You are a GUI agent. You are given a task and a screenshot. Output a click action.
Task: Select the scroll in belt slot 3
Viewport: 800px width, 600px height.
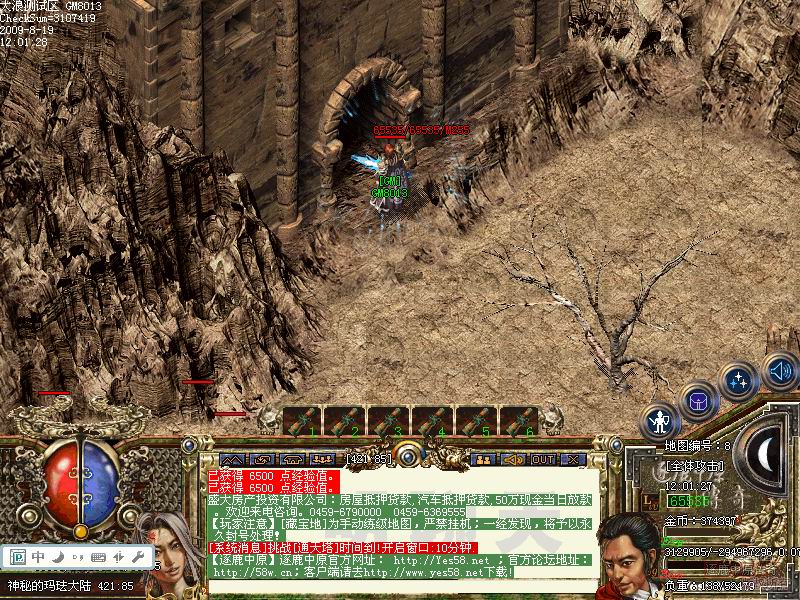coord(389,421)
